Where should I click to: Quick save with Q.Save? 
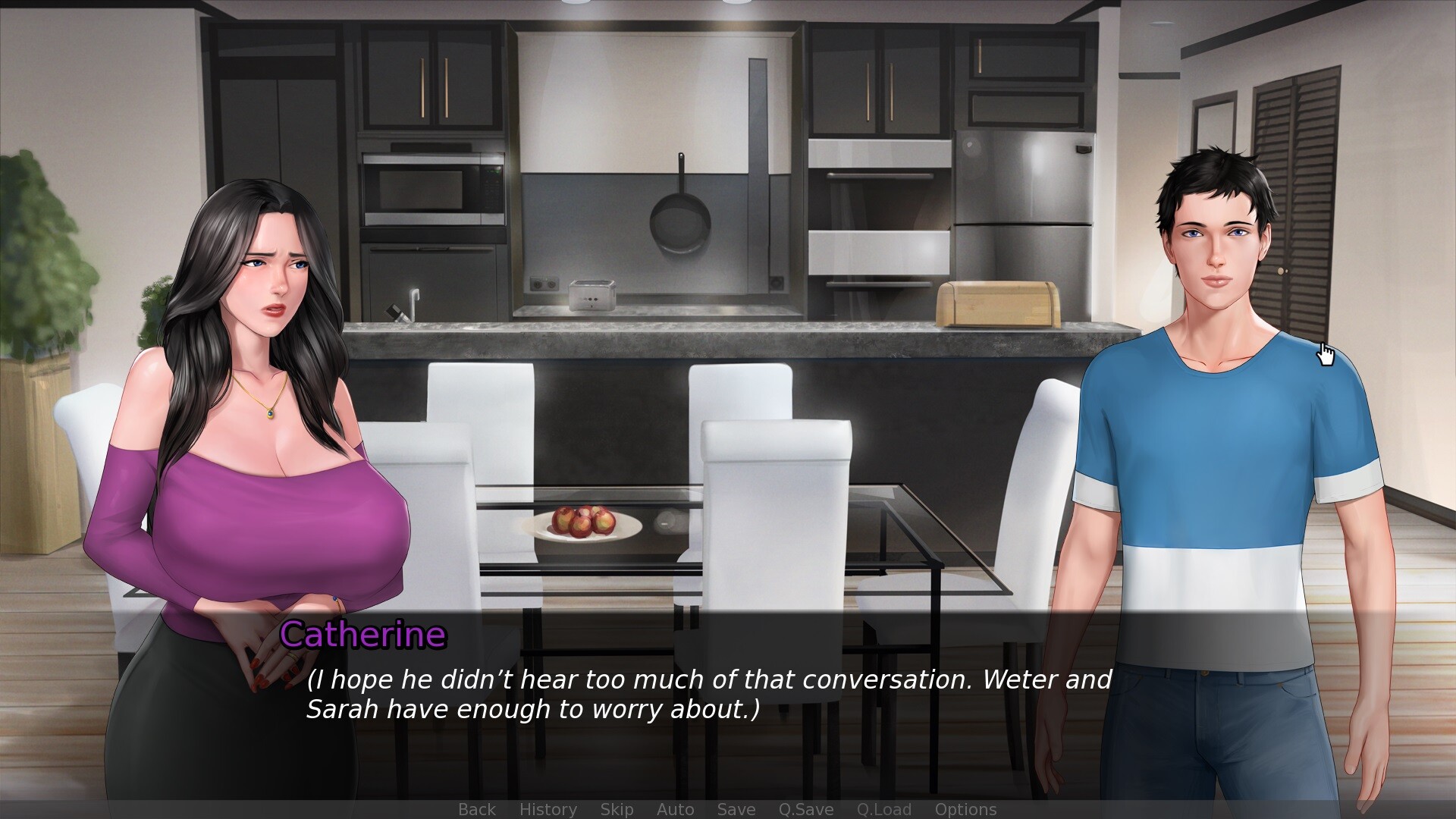click(x=805, y=809)
